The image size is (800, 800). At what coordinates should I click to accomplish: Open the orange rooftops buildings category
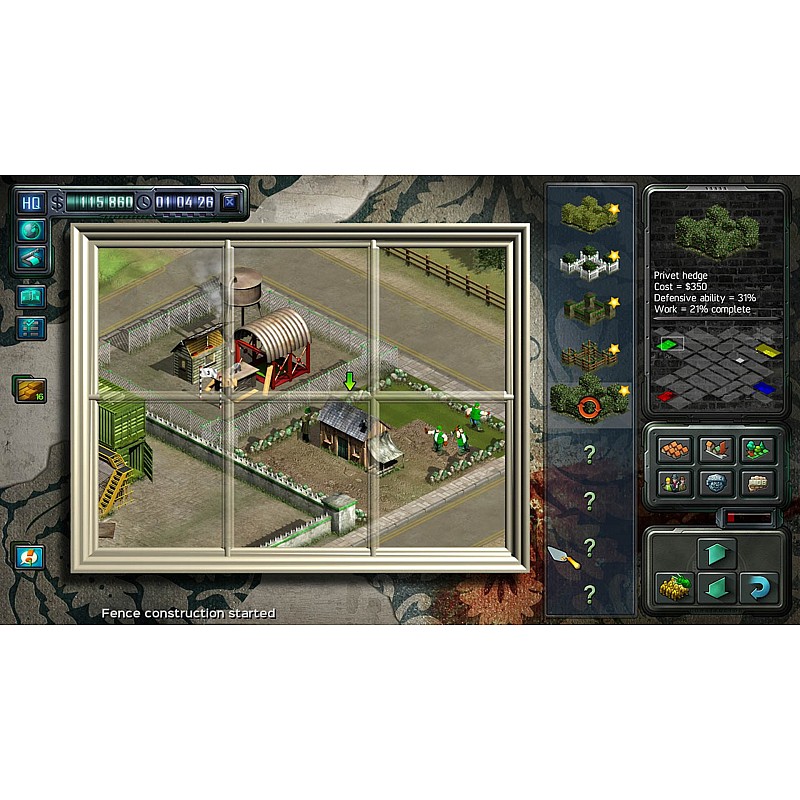[x=674, y=451]
